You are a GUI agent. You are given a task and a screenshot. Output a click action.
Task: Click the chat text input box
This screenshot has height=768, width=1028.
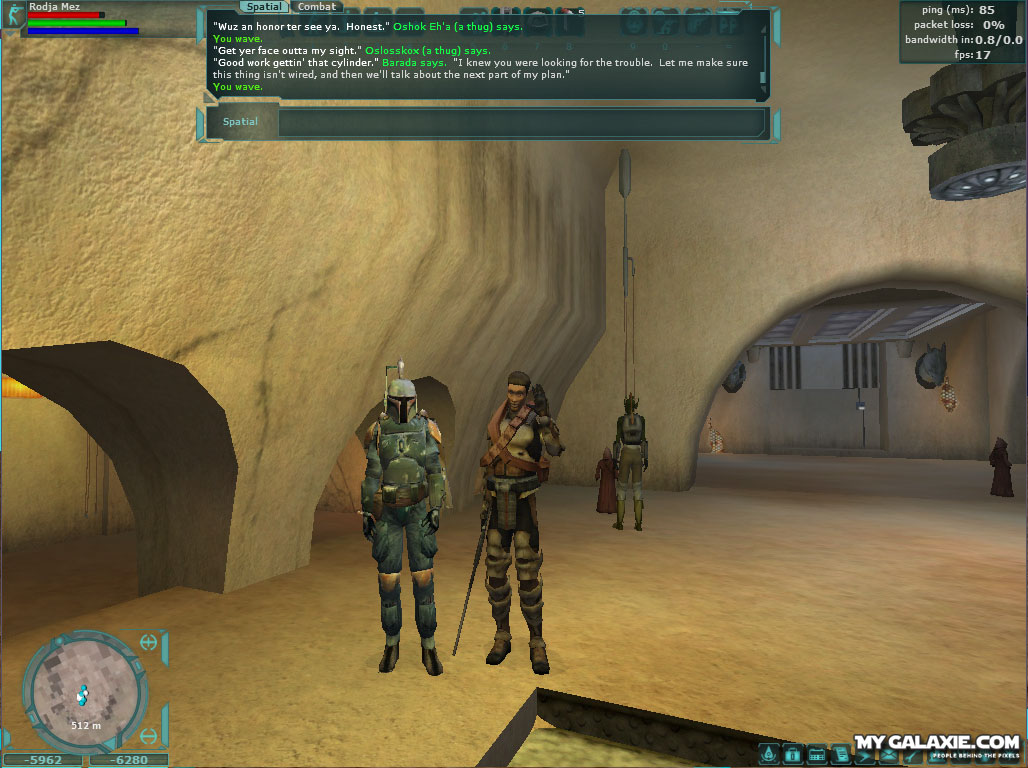[x=520, y=123]
